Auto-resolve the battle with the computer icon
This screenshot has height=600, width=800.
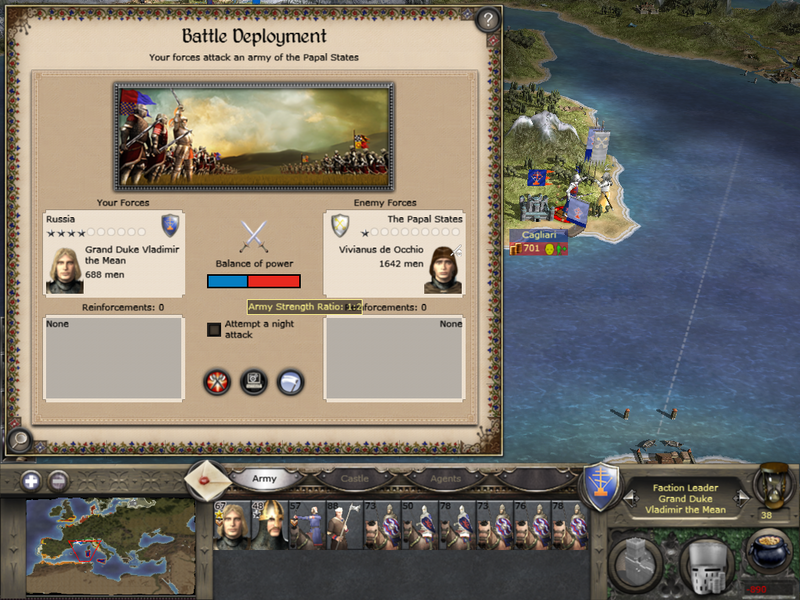click(254, 381)
